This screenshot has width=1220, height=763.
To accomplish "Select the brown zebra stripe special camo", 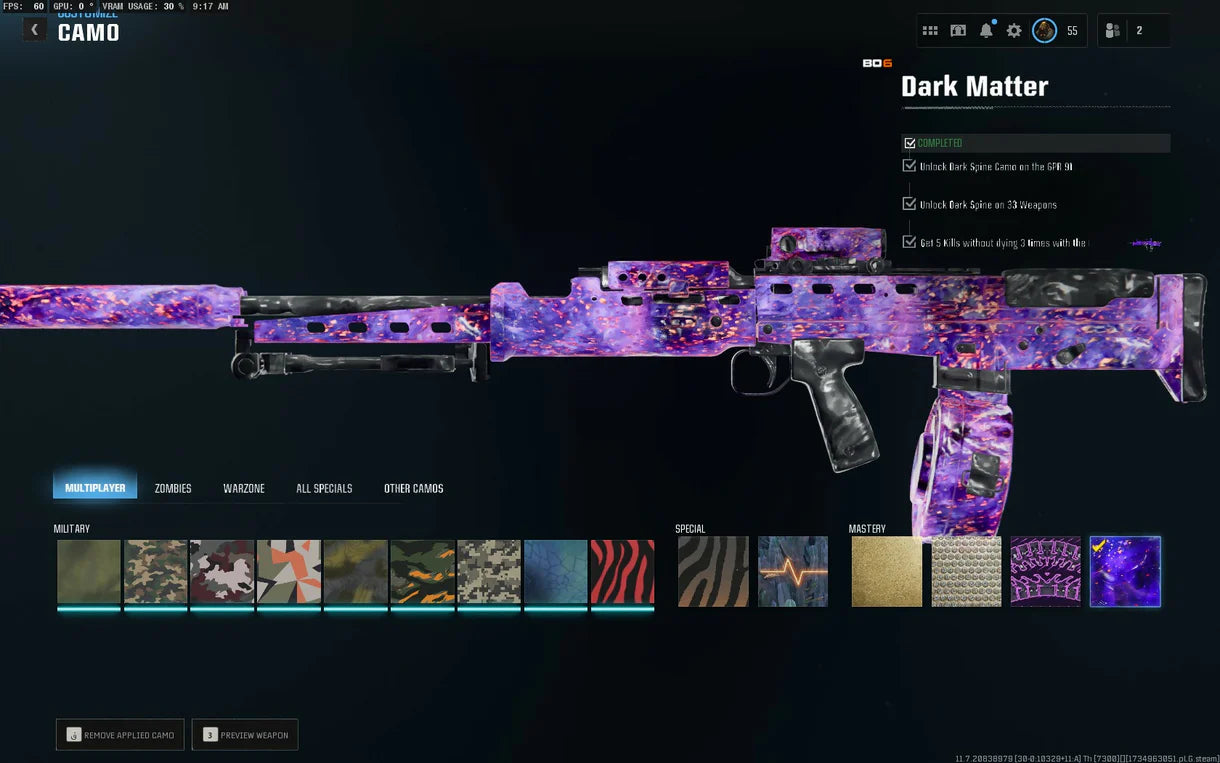I will pyautogui.click(x=713, y=572).
